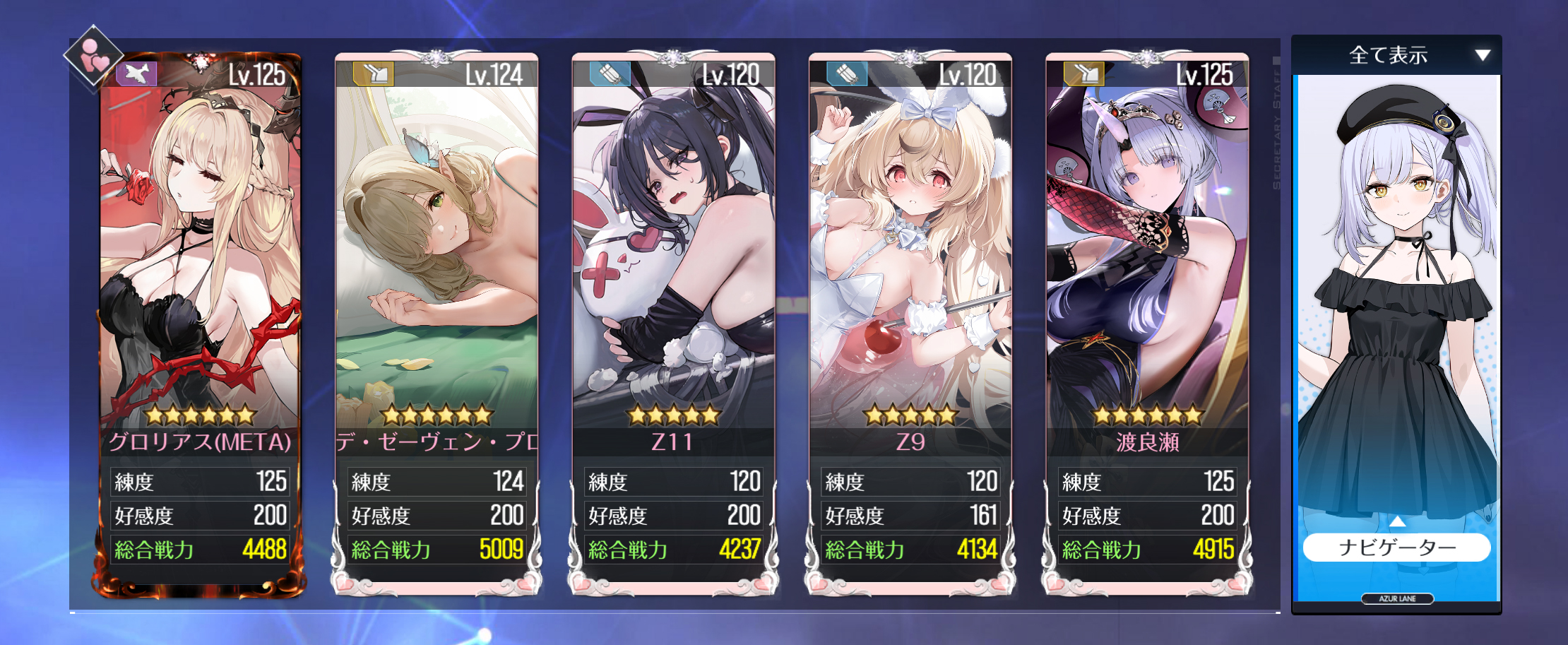Click the pink heart secretary icon
The height and width of the screenshot is (645, 1568).
[x=93, y=57]
